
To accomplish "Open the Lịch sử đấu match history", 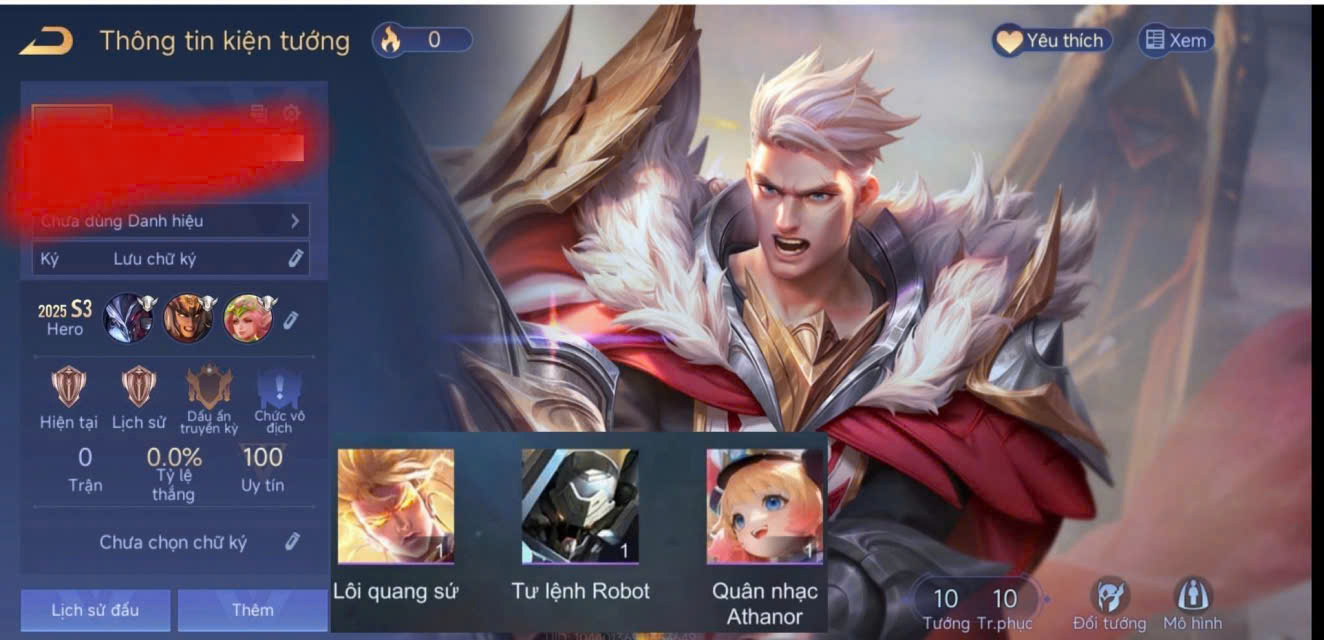I will pyautogui.click(x=95, y=609).
